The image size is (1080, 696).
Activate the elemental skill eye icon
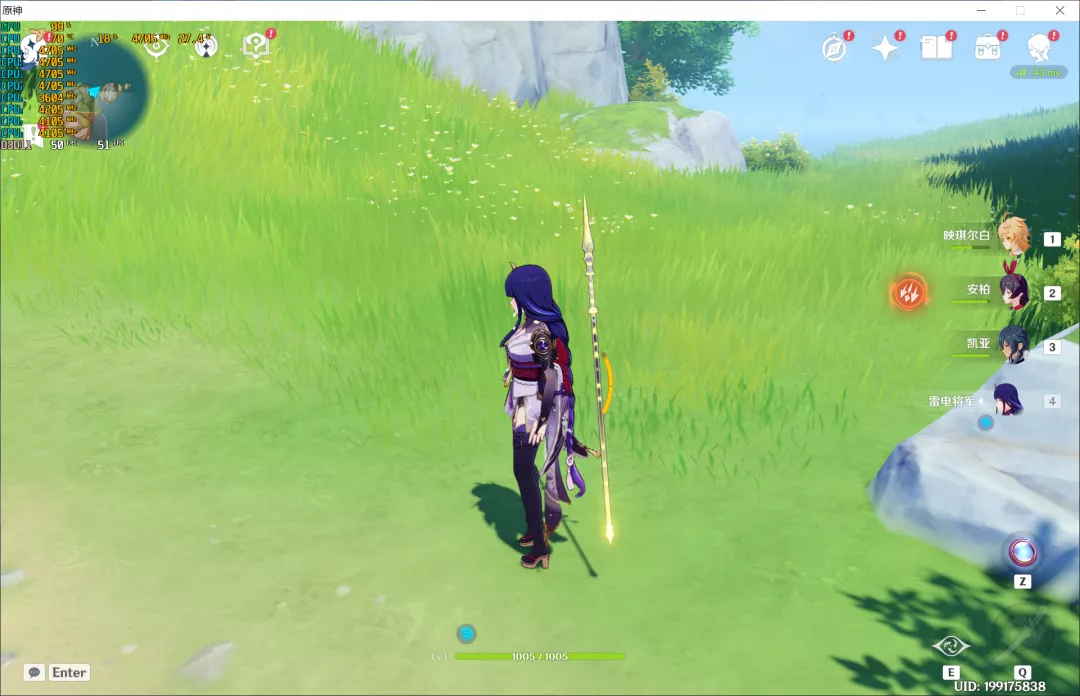[x=951, y=646]
